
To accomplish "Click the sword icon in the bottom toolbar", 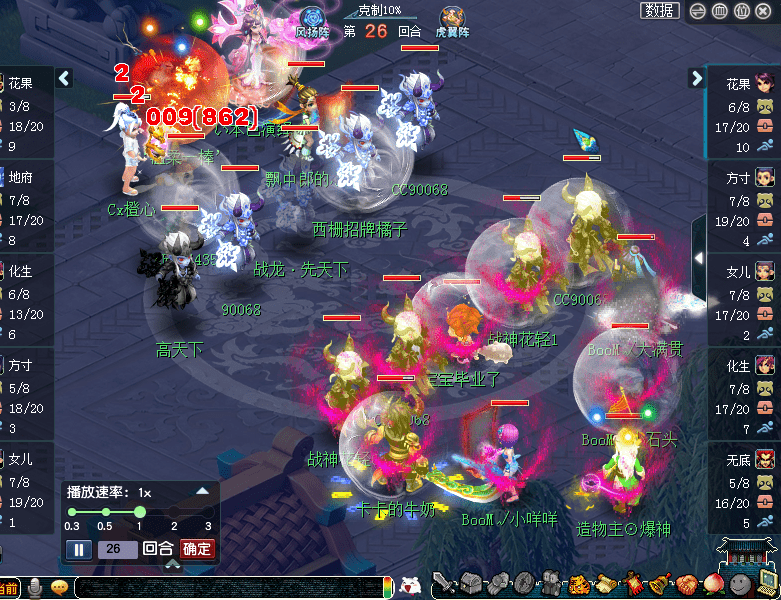I will (x=444, y=583).
